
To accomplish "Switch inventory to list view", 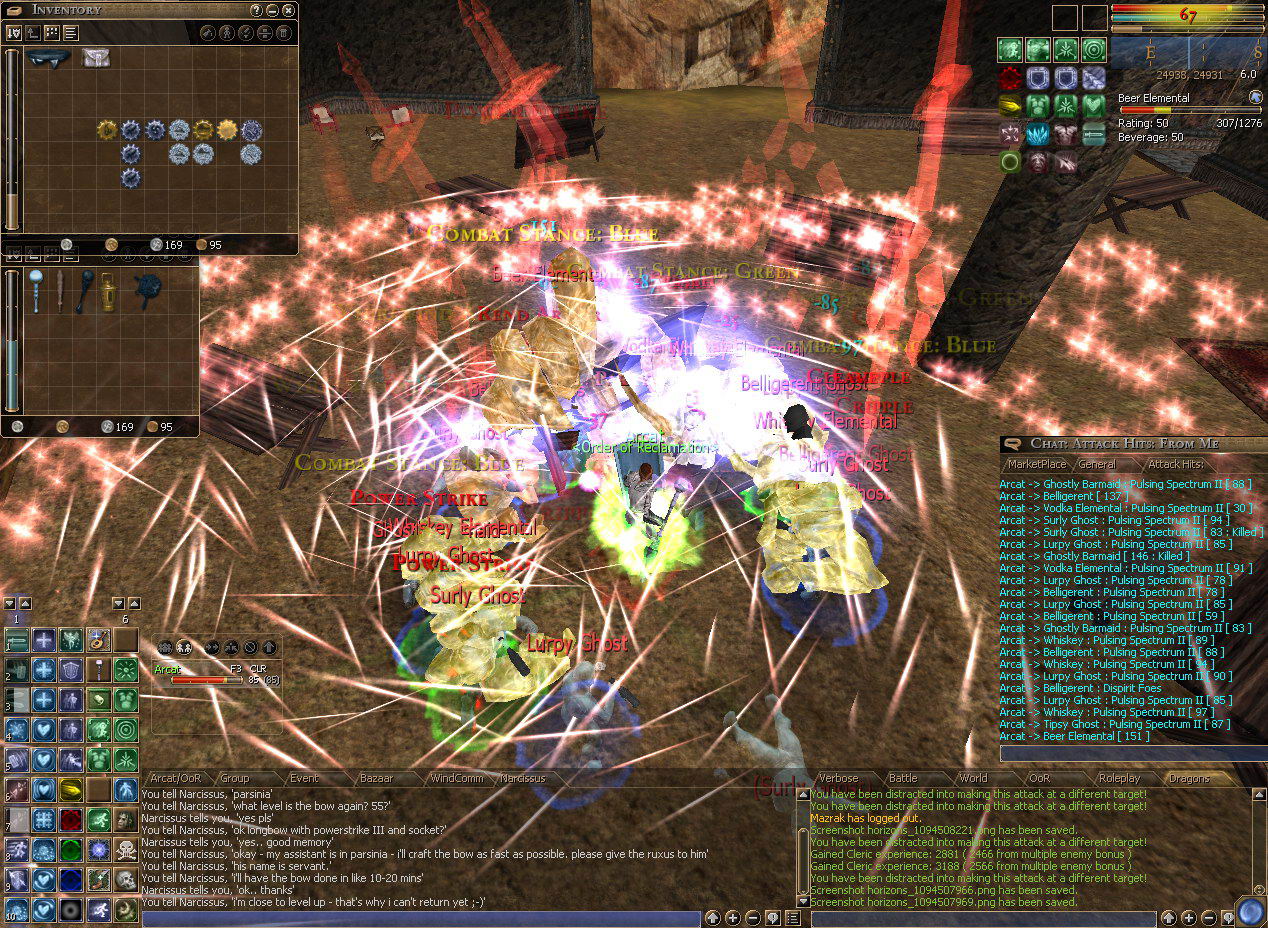I will tap(71, 33).
